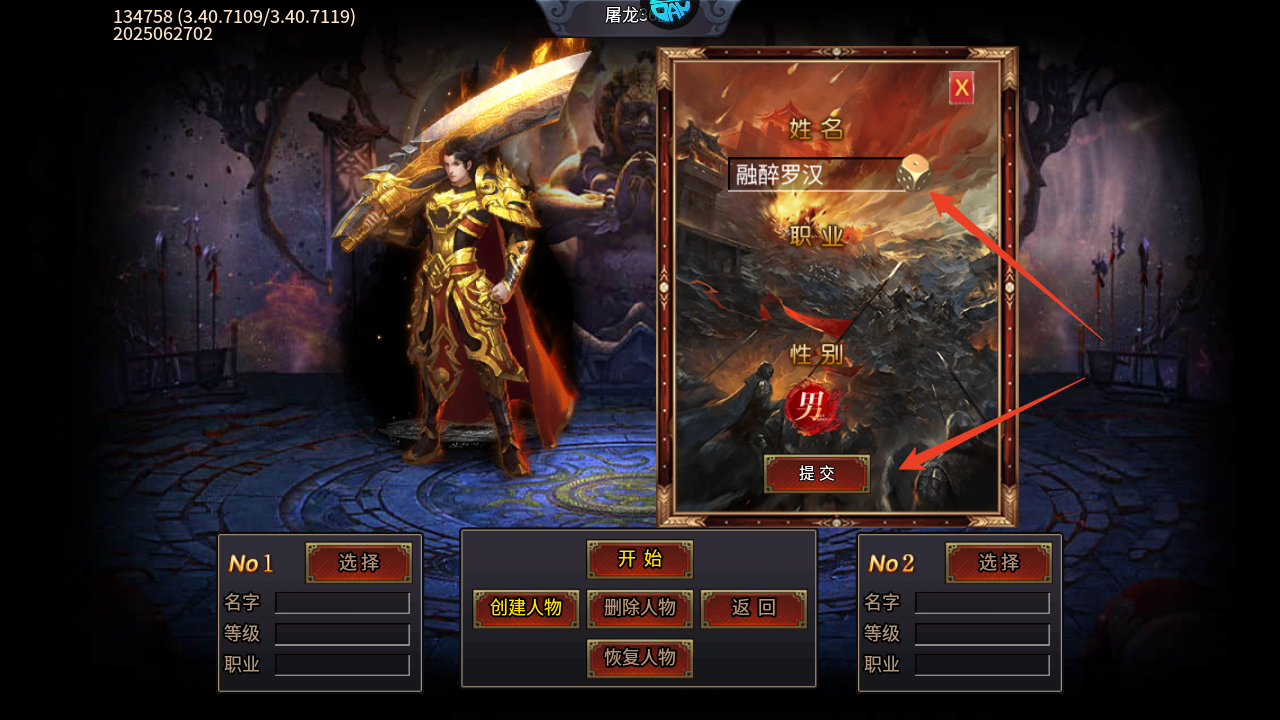
Task: Click the 名字 field under slot No1
Action: (342, 603)
